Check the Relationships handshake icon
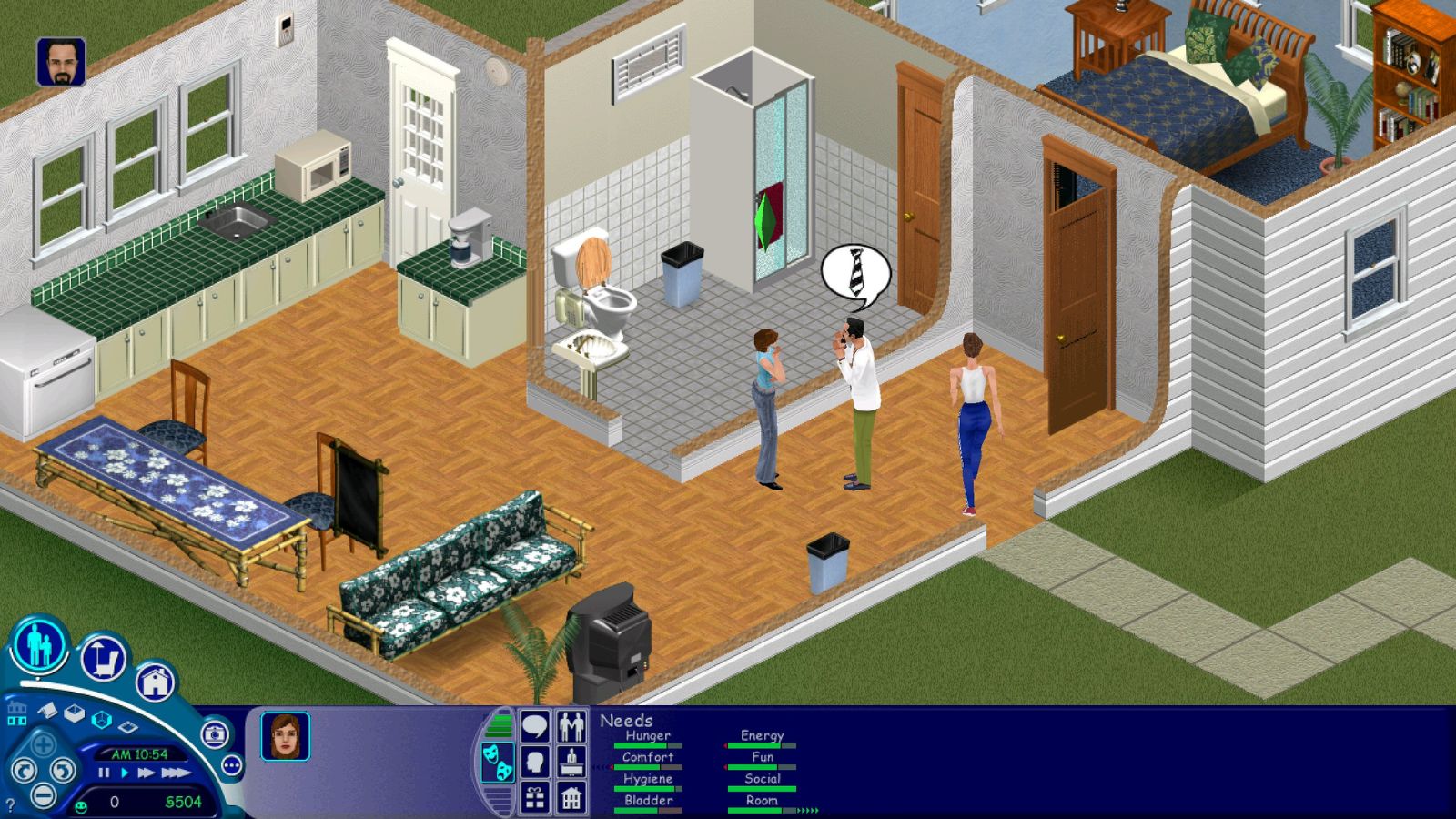 (571, 725)
